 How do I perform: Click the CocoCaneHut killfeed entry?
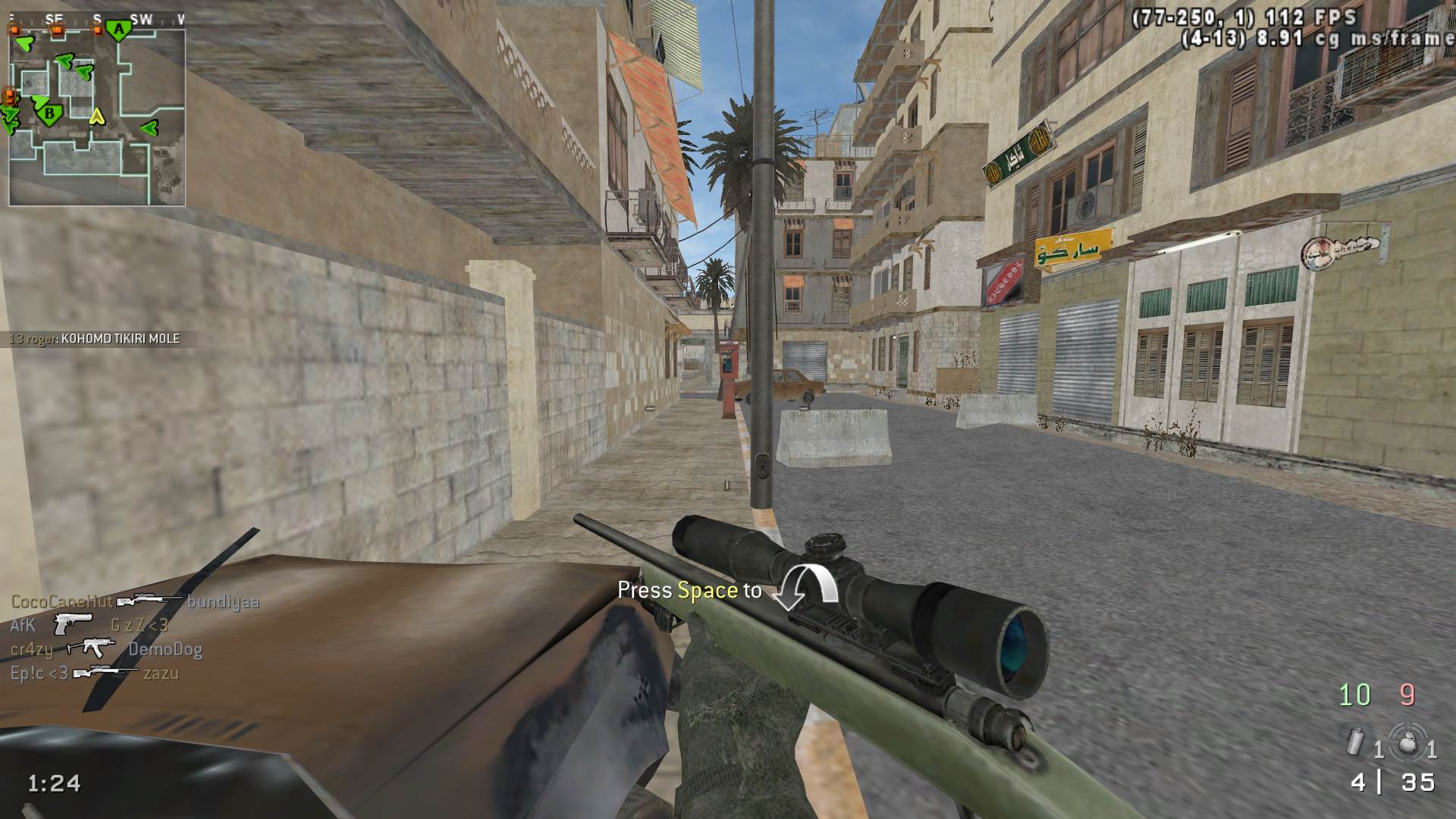coord(135,602)
